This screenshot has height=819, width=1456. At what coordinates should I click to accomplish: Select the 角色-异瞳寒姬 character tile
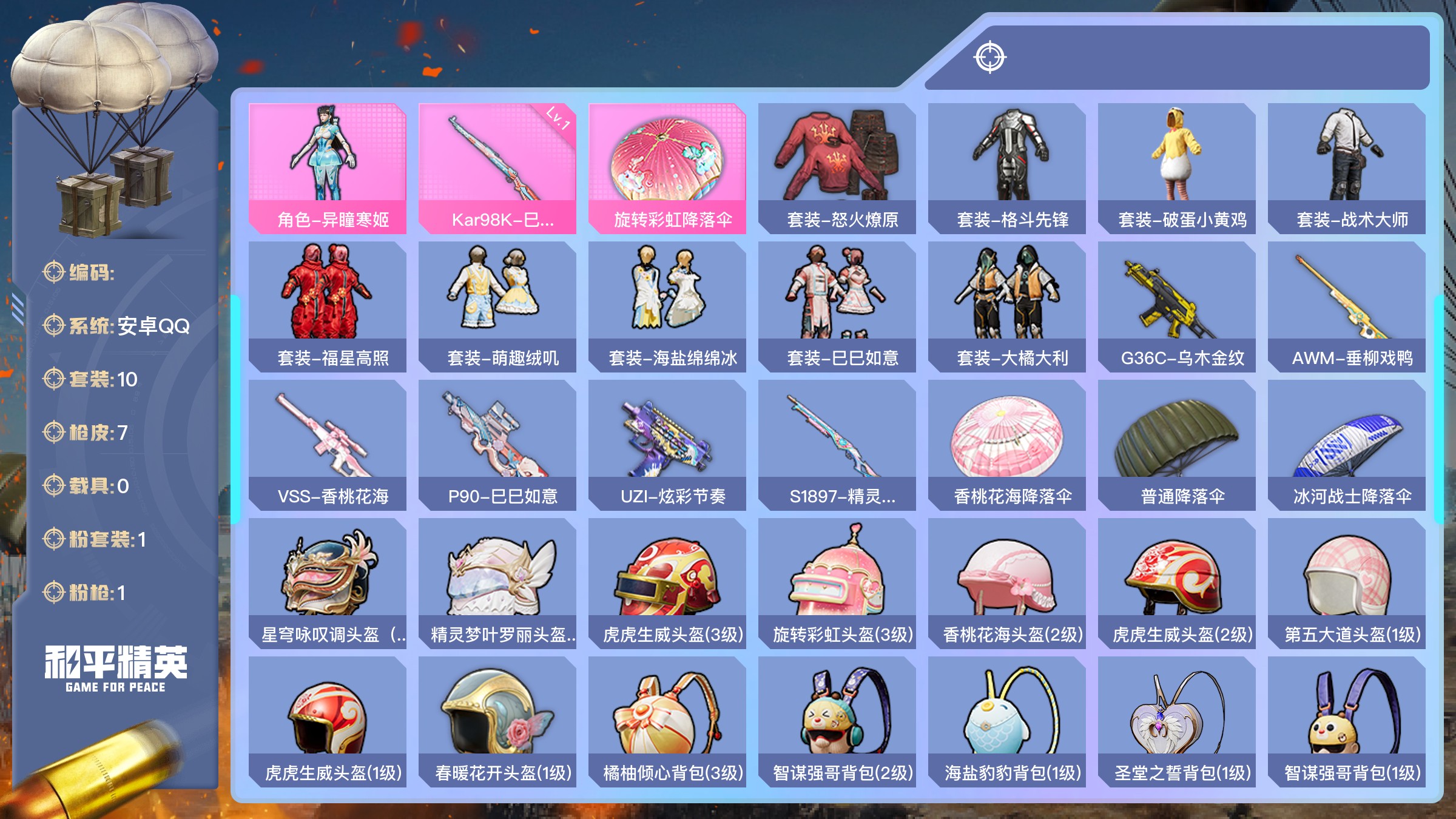tap(327, 168)
